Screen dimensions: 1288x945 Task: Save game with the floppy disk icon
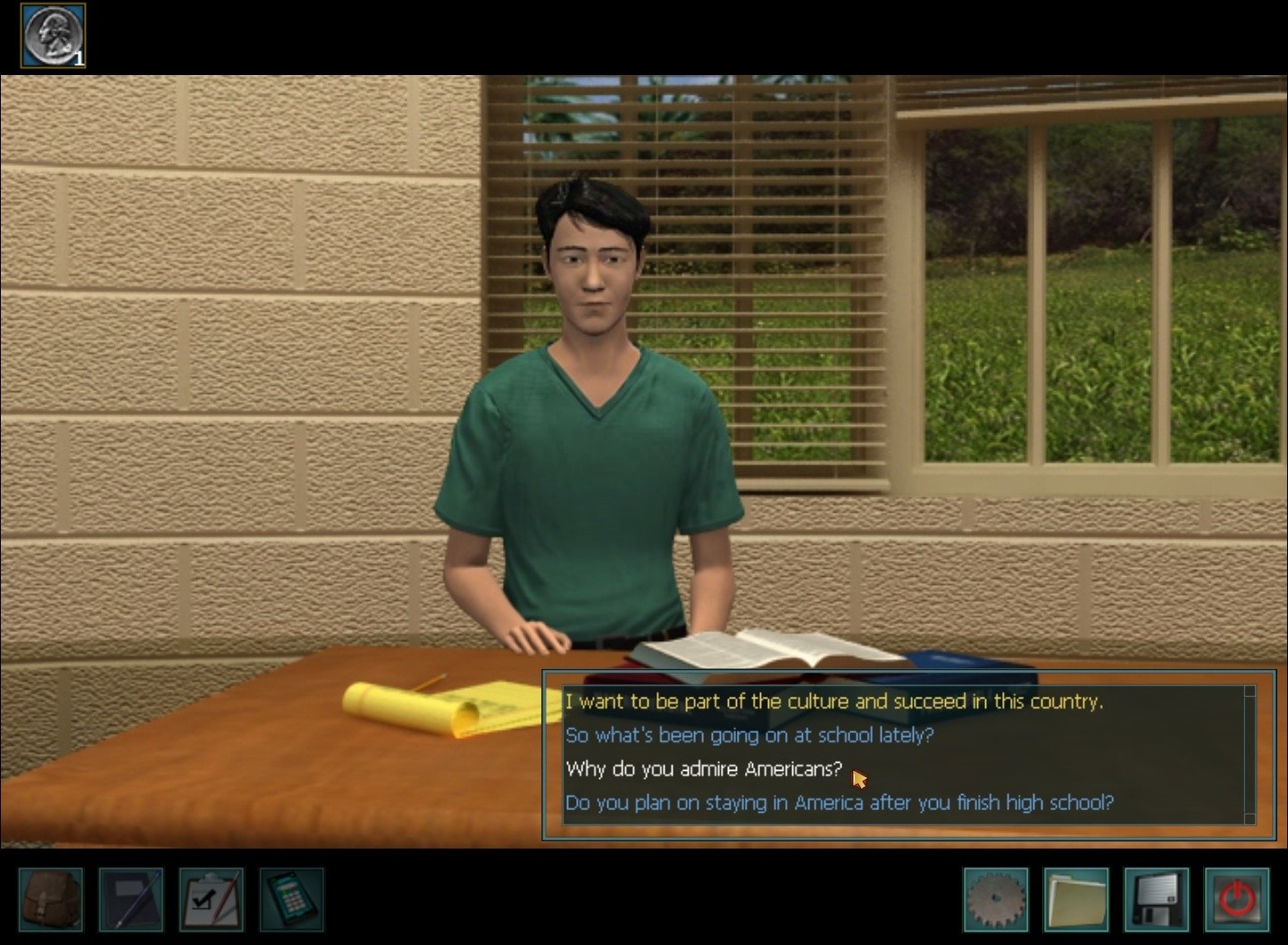coord(1157,899)
